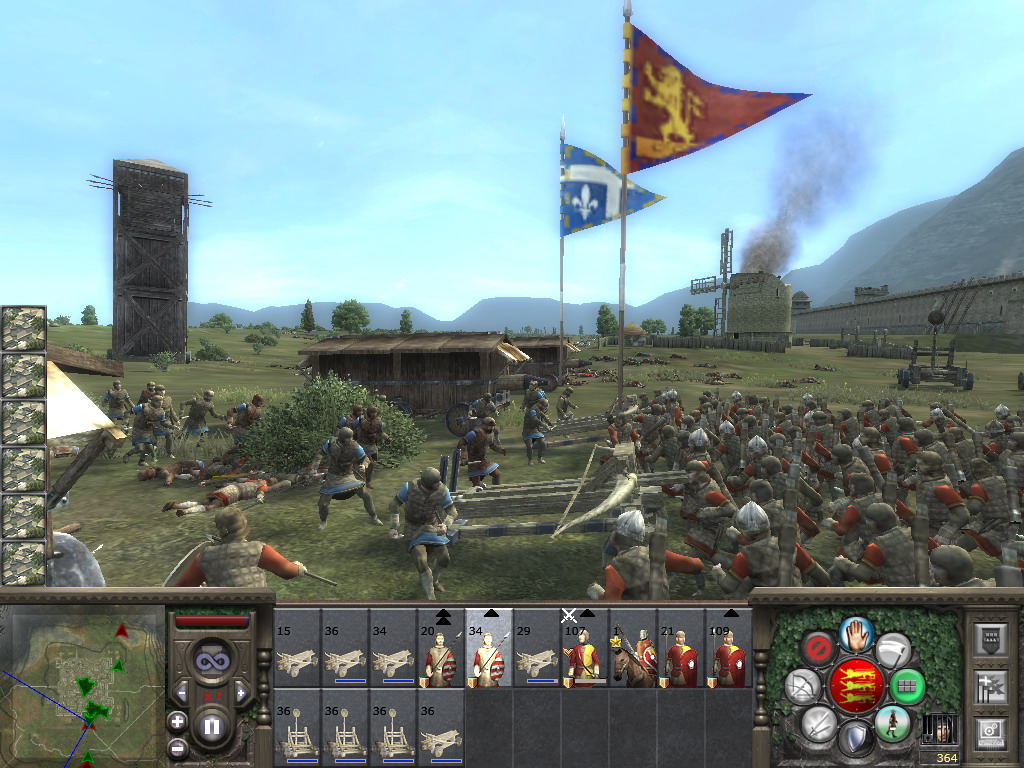Activate the open hand command button
This screenshot has width=1024, height=768.
pyautogui.click(x=857, y=632)
